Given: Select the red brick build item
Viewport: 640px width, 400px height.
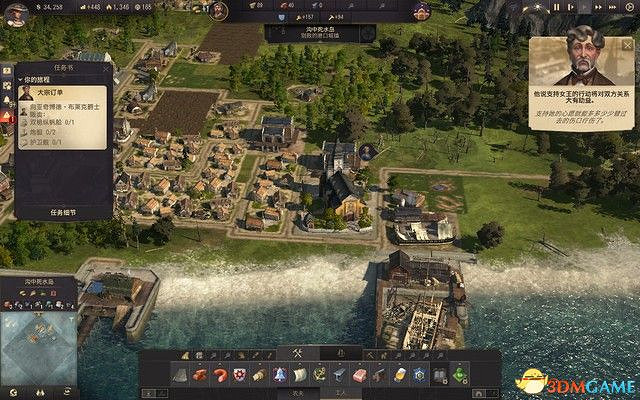Looking at the screenshot, I should (359, 374).
